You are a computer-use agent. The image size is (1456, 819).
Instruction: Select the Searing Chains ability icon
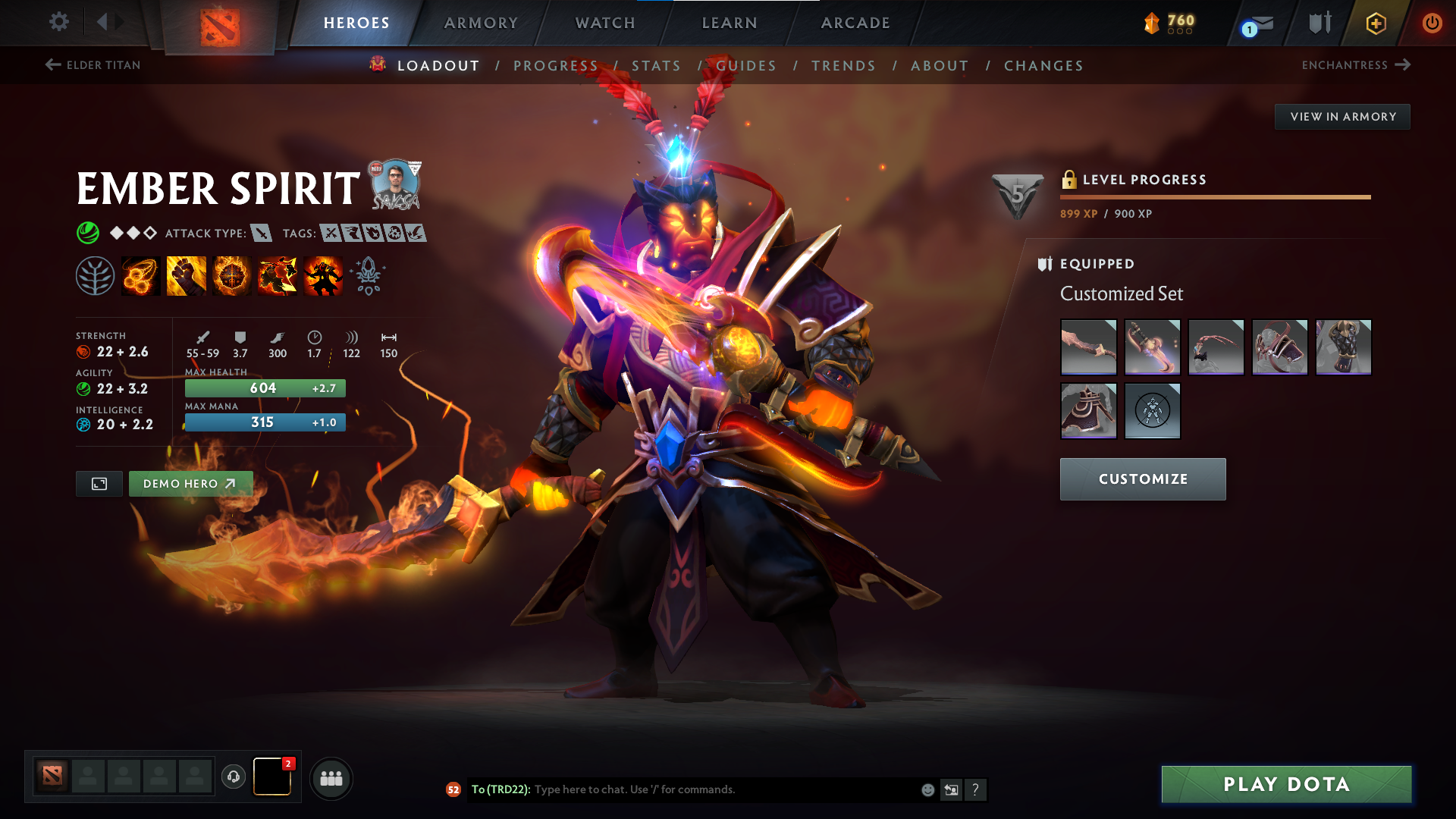(x=140, y=275)
